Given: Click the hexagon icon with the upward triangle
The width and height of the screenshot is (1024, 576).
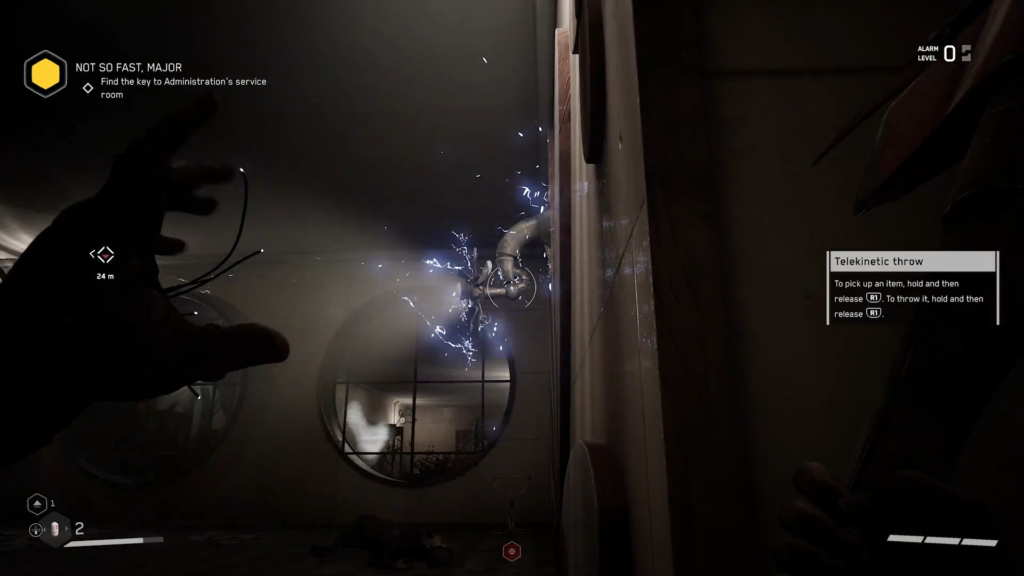Looking at the screenshot, I should [x=36, y=504].
